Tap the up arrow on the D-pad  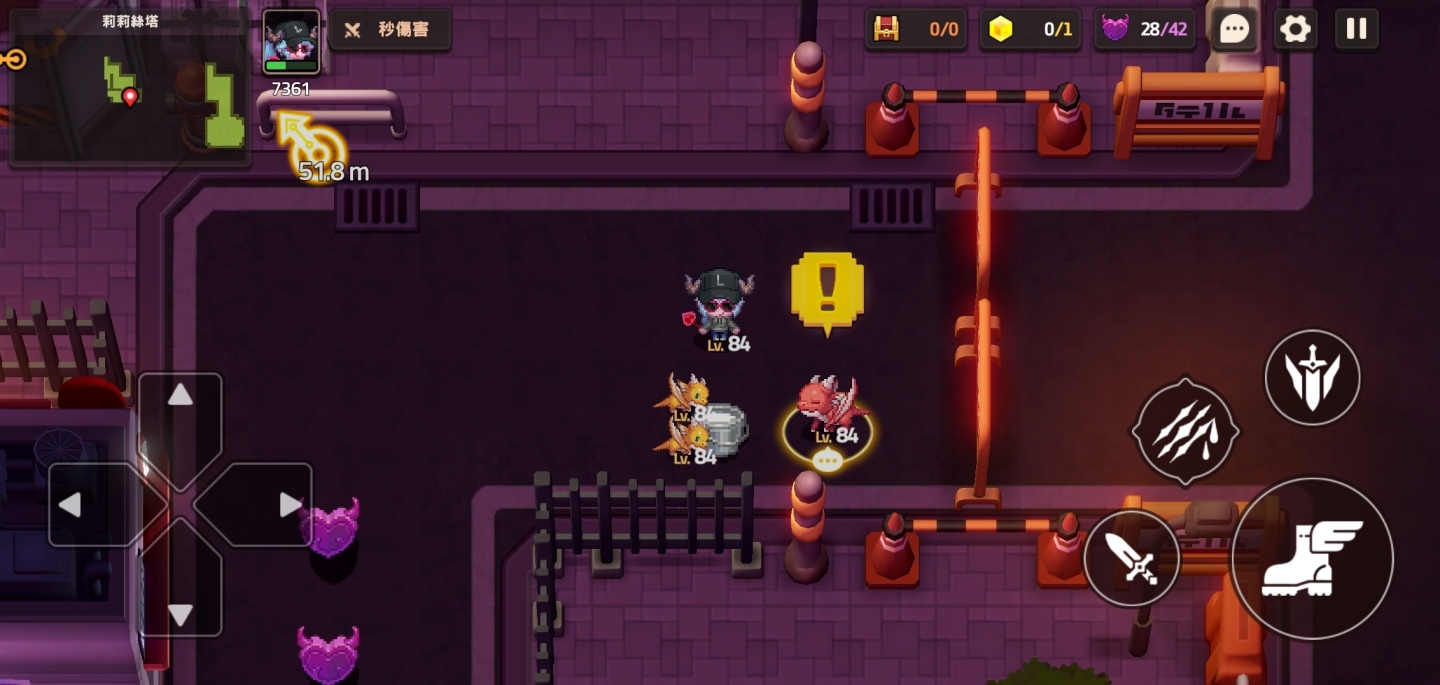(180, 396)
